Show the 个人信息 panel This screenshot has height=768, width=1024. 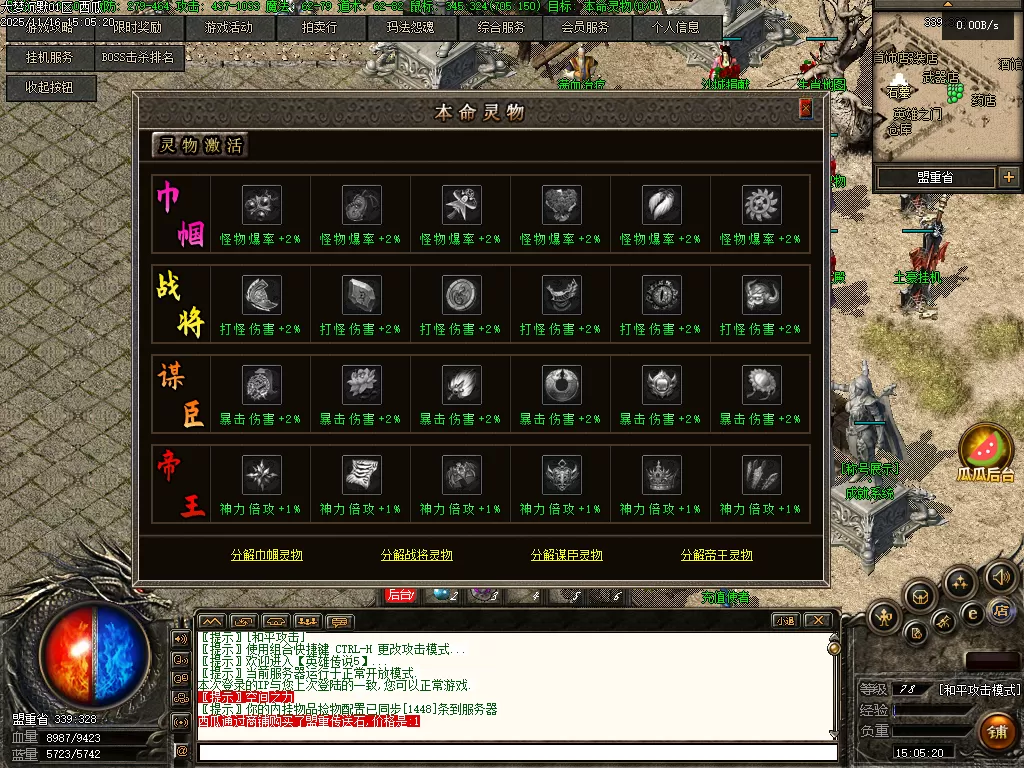tap(677, 28)
